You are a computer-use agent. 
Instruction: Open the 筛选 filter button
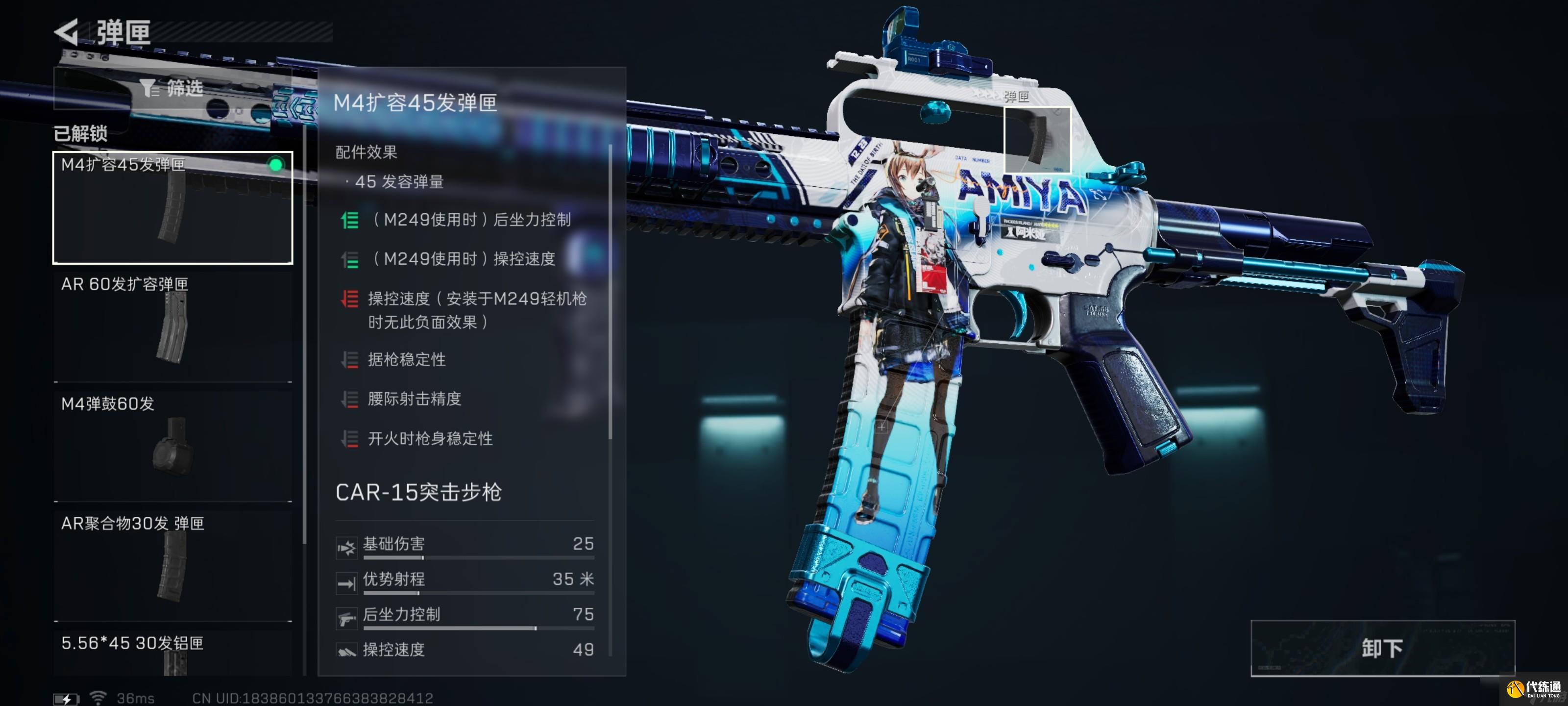coord(172,88)
